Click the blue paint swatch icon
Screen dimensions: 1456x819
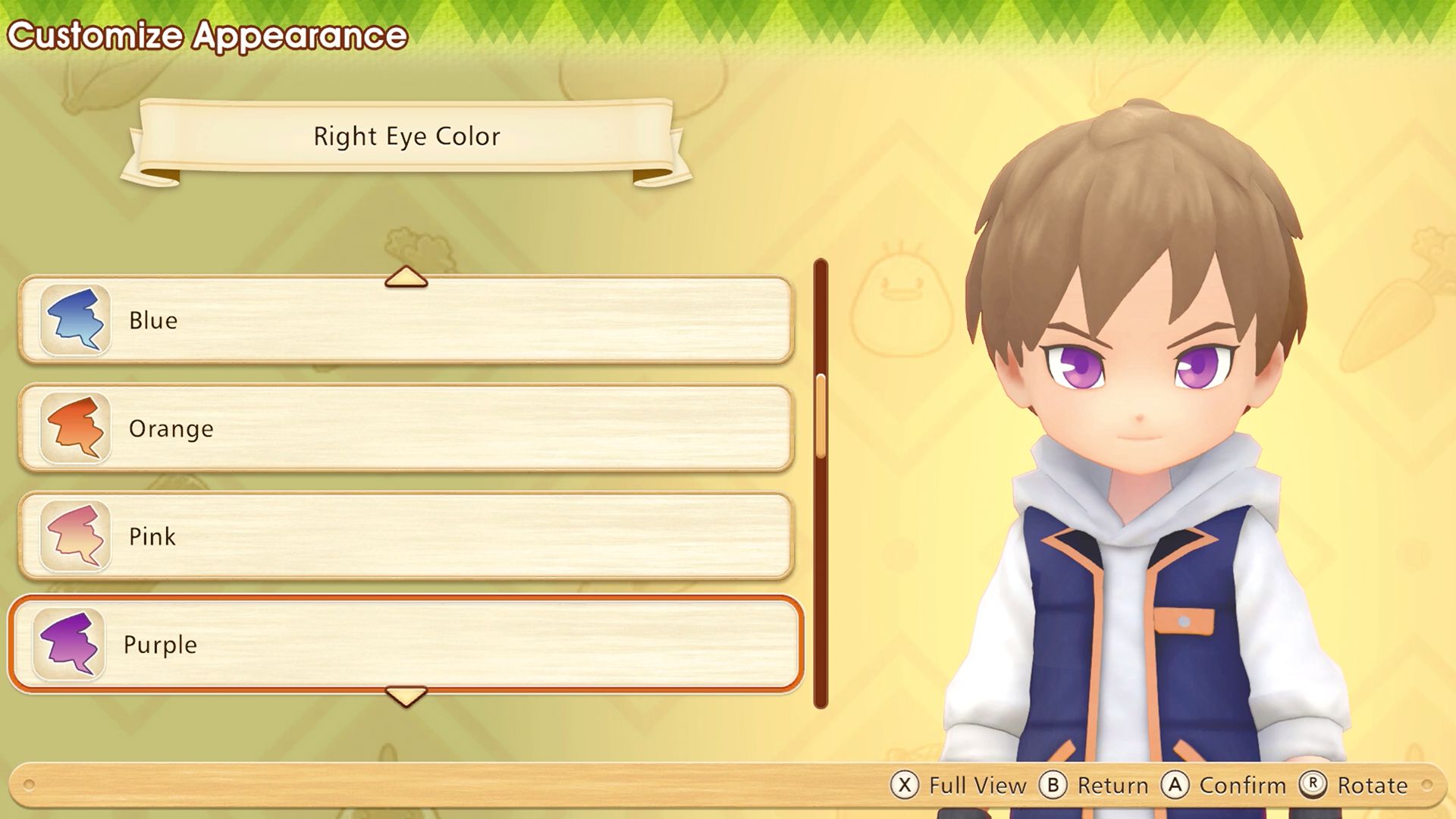[75, 320]
